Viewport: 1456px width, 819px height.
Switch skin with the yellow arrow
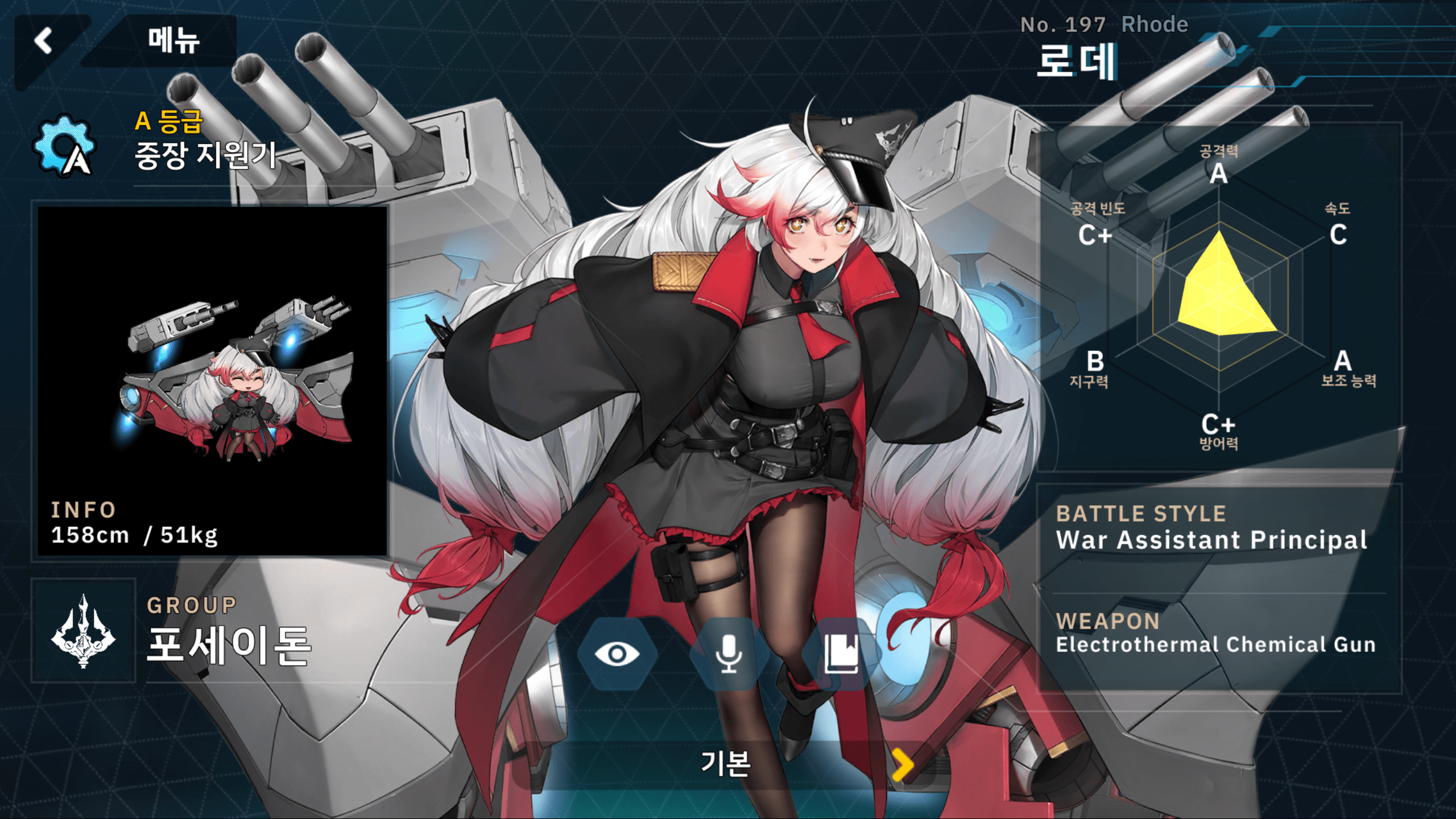(903, 764)
